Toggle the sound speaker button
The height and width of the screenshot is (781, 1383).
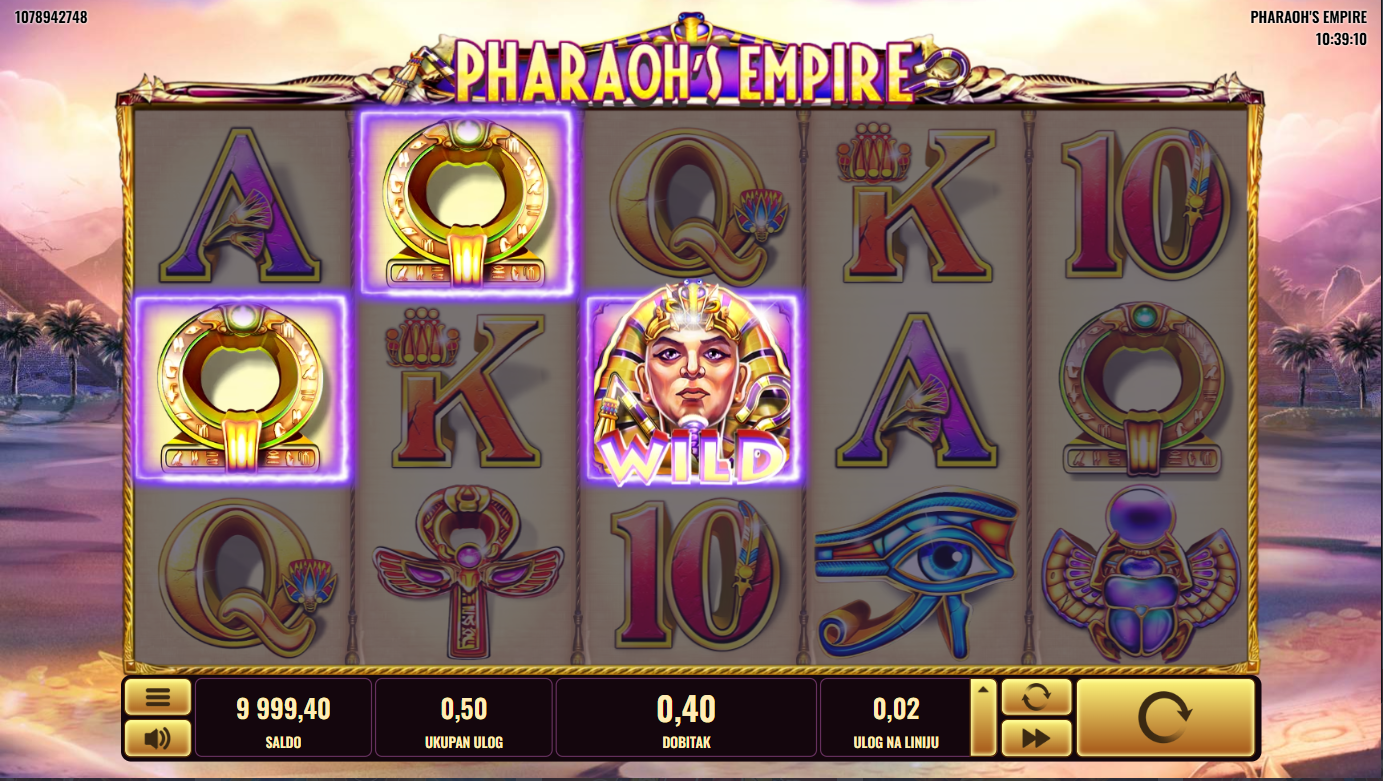point(157,738)
